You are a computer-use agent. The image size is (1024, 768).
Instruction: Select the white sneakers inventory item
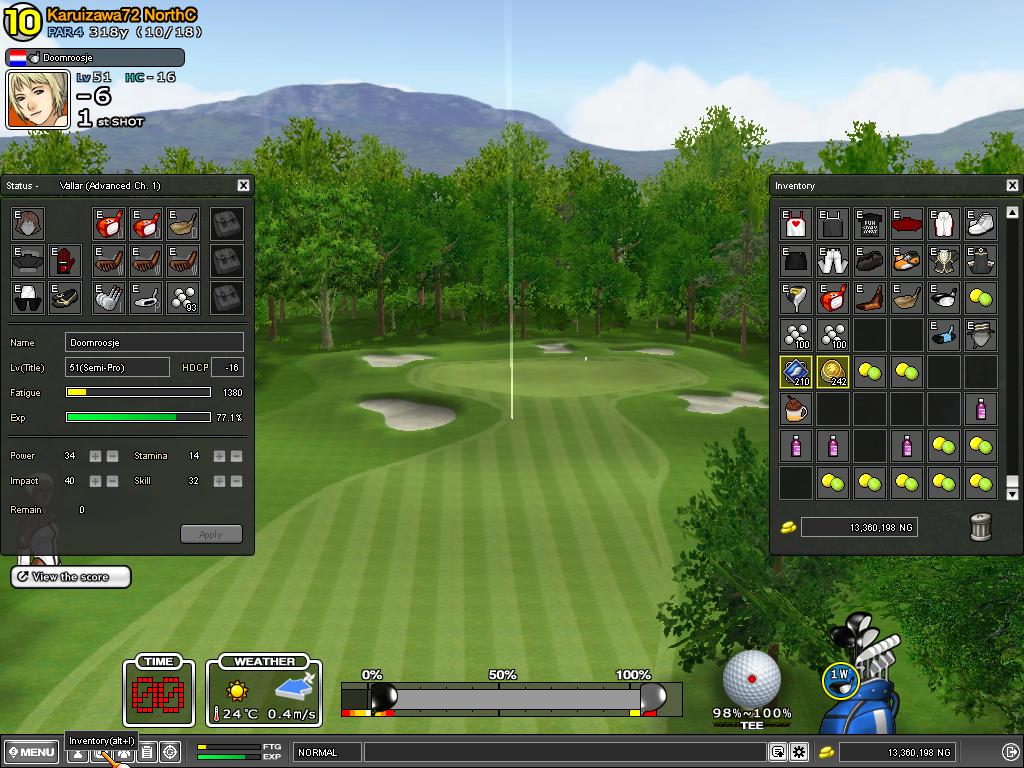pyautogui.click(x=980, y=224)
